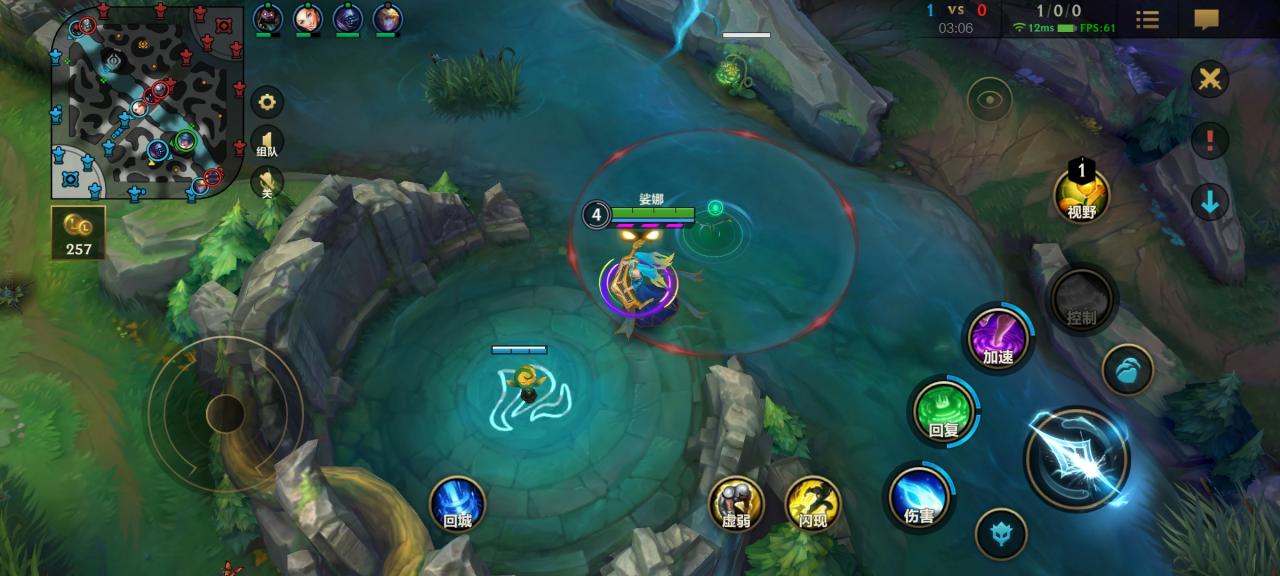Use the 回城 recall ability
The image size is (1280, 576).
pos(457,503)
